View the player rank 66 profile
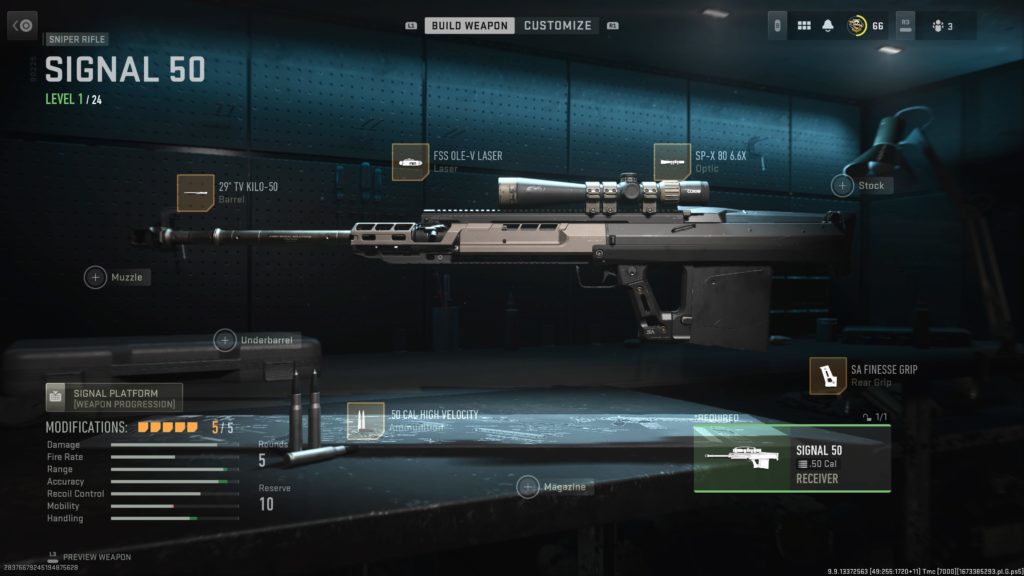This screenshot has width=1024, height=576. coord(866,26)
